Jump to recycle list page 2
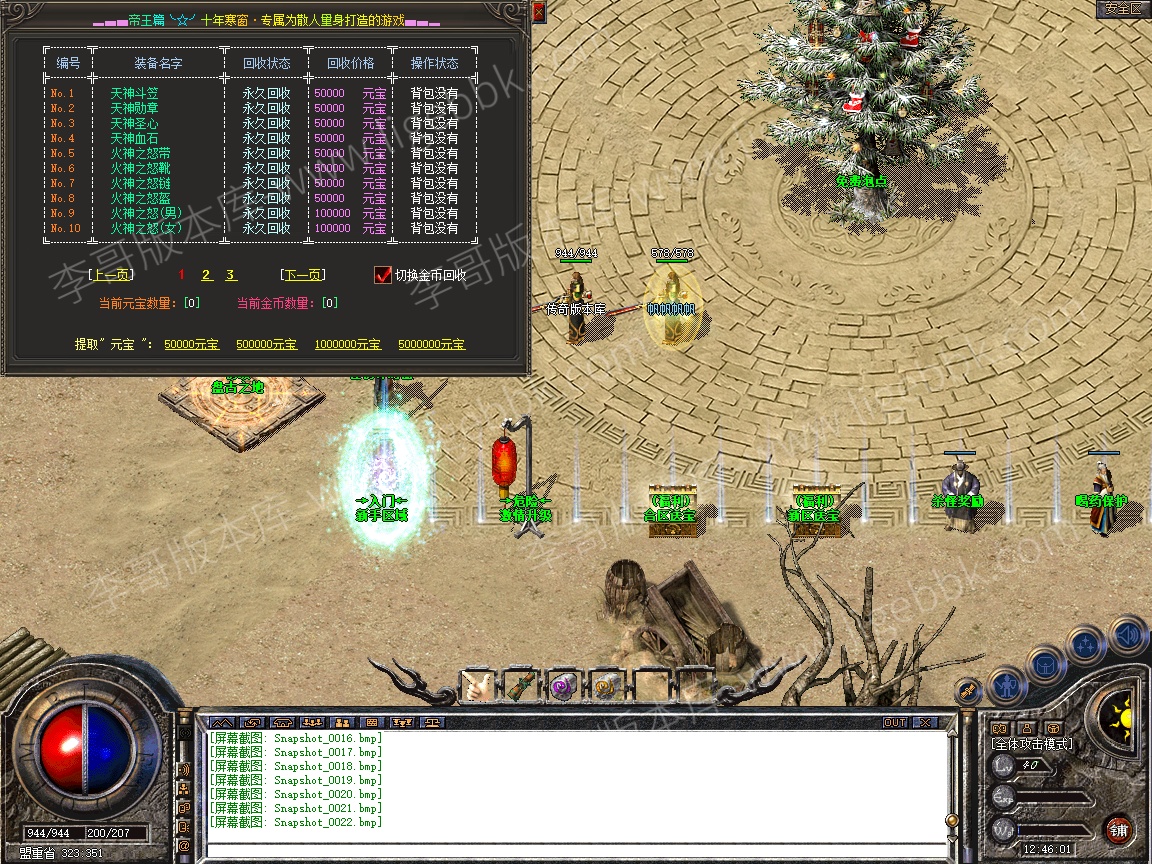Screen dimensions: 1152x864 pyautogui.click(x=206, y=275)
